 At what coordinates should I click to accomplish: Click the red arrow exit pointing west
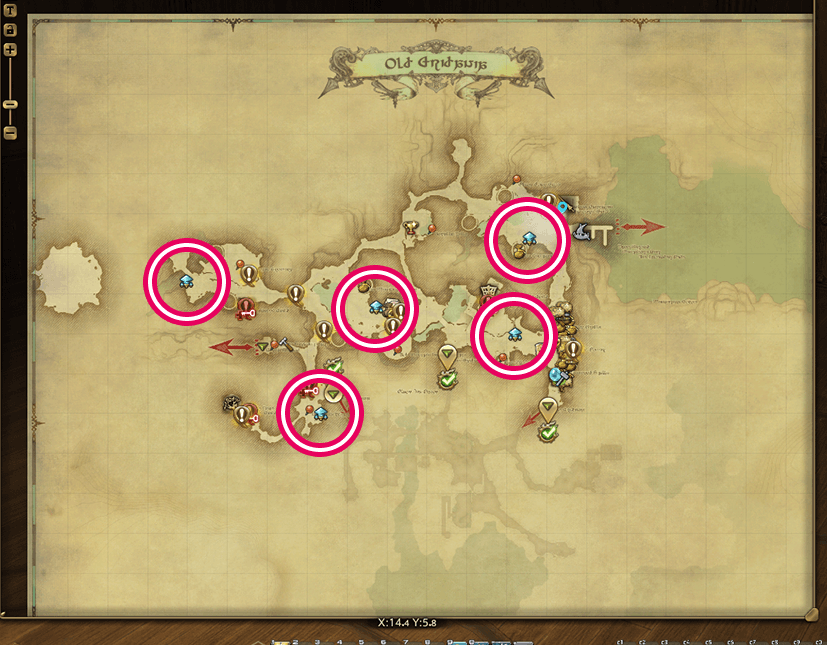[230, 347]
